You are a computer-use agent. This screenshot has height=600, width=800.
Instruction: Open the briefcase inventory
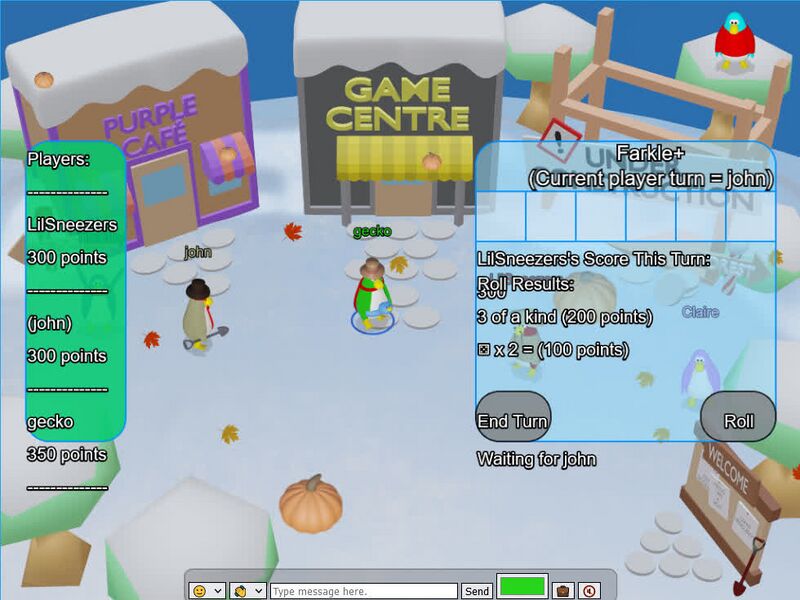[563, 591]
